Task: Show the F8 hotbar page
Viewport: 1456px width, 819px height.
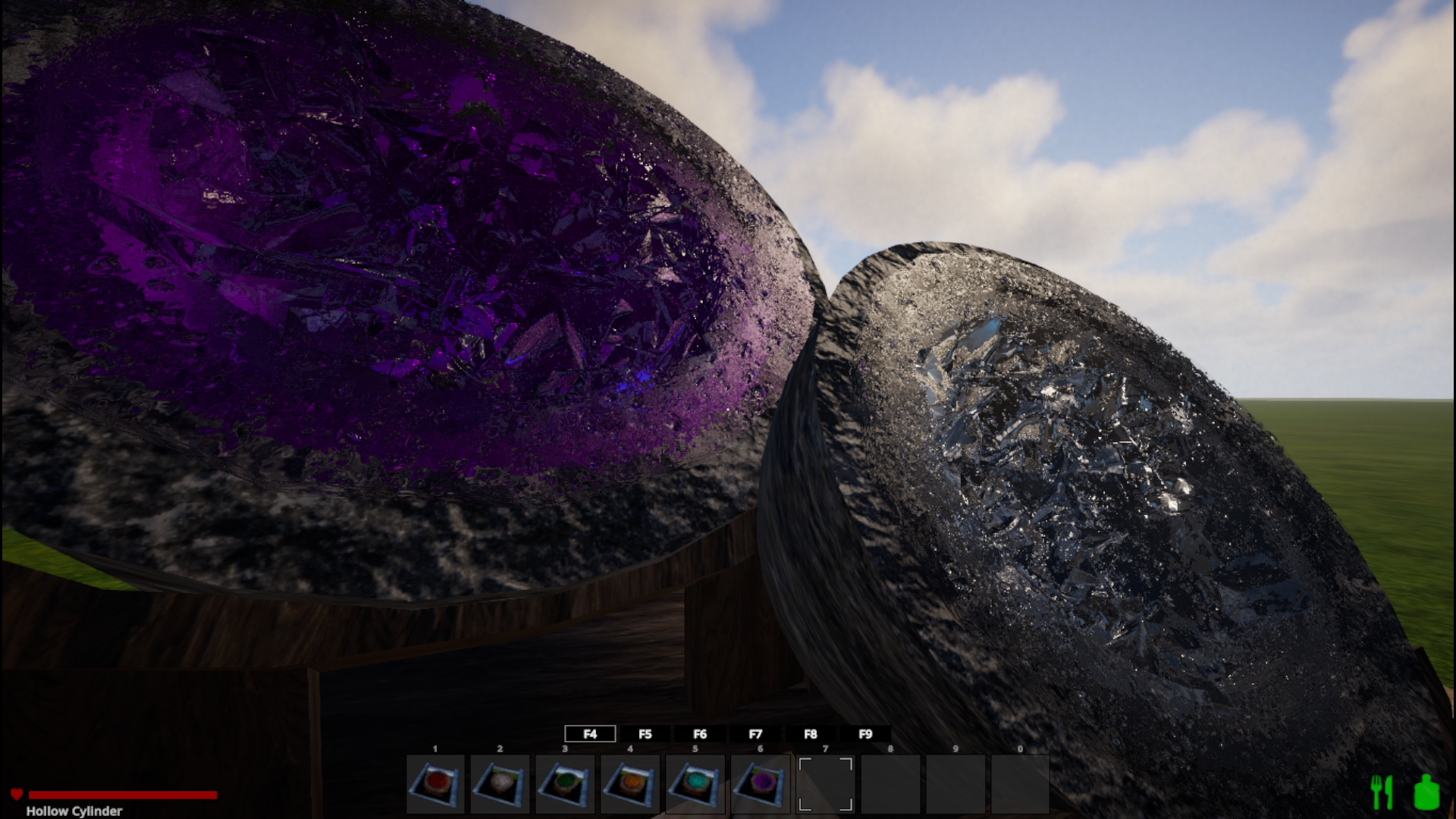Action: (x=811, y=734)
